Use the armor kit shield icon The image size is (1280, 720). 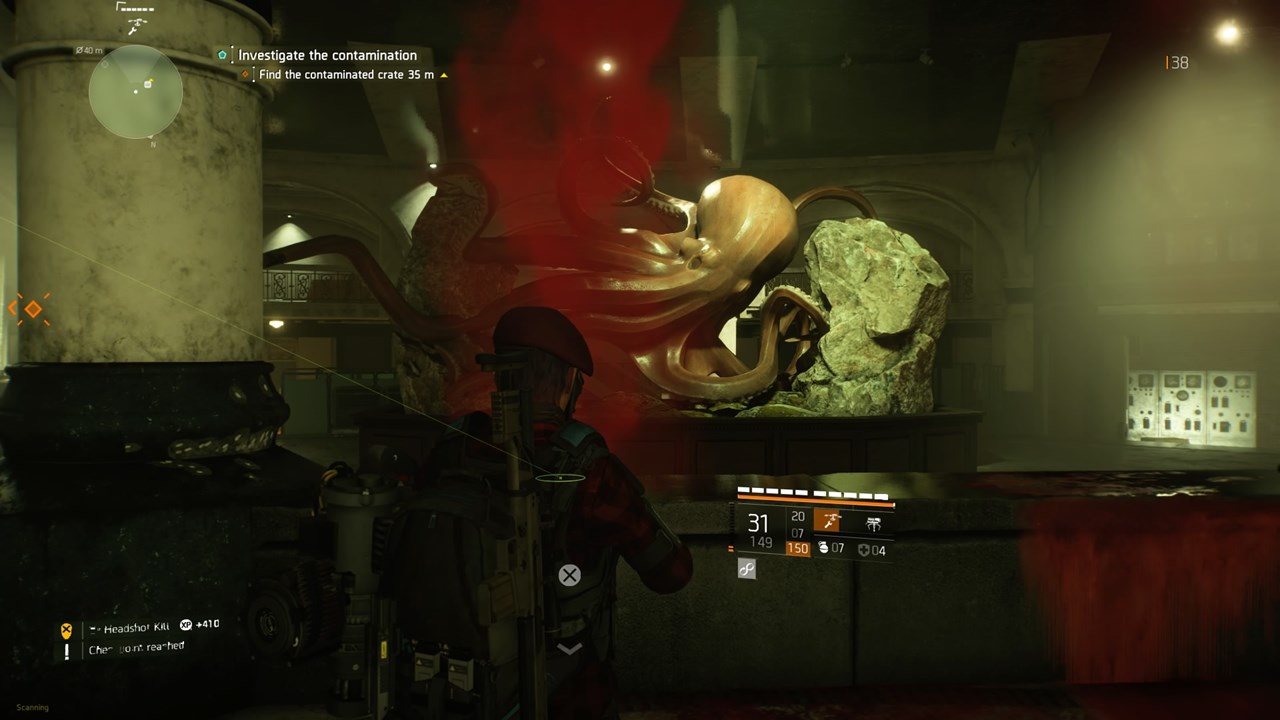point(863,550)
